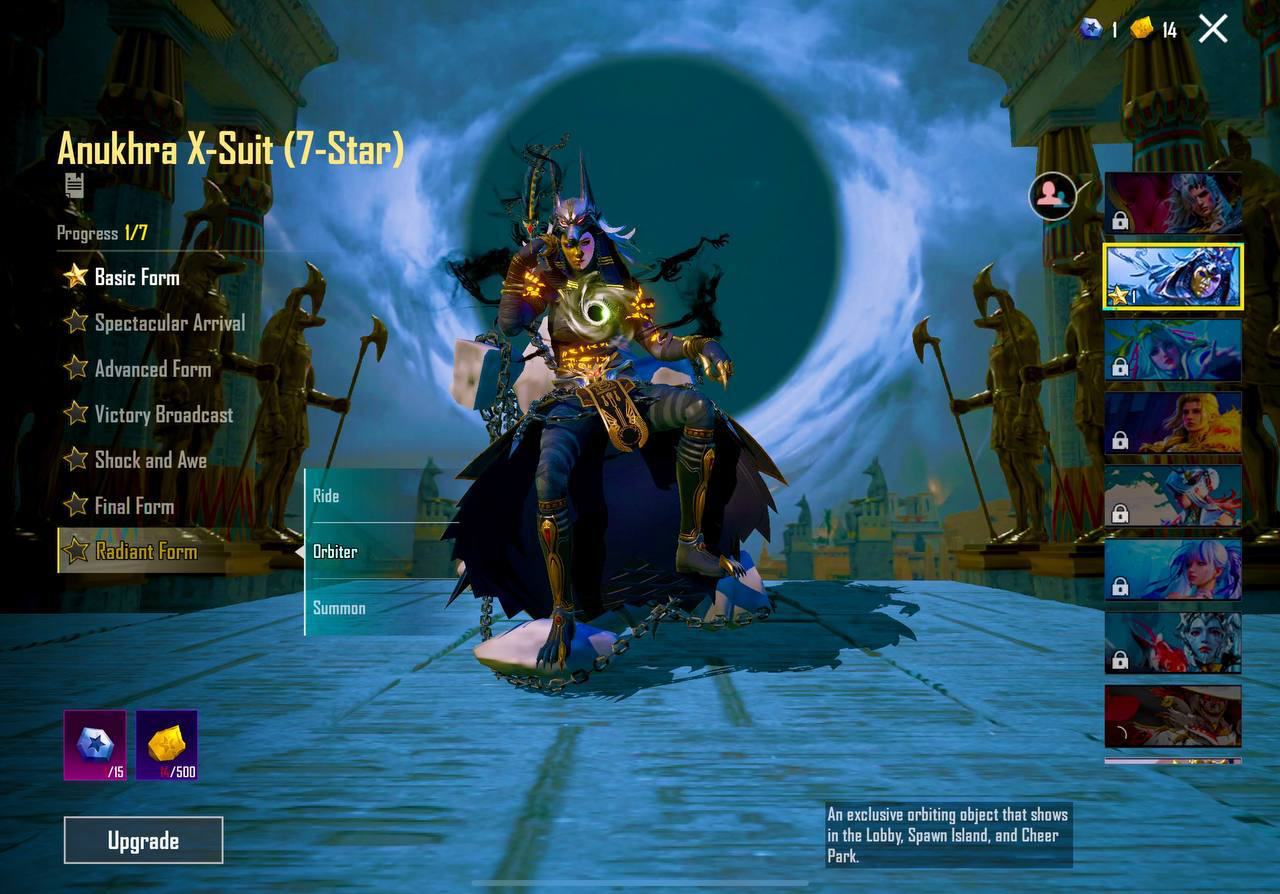Select the Shock and Awe stage
Image resolution: width=1280 pixels, height=894 pixels.
click(x=149, y=461)
